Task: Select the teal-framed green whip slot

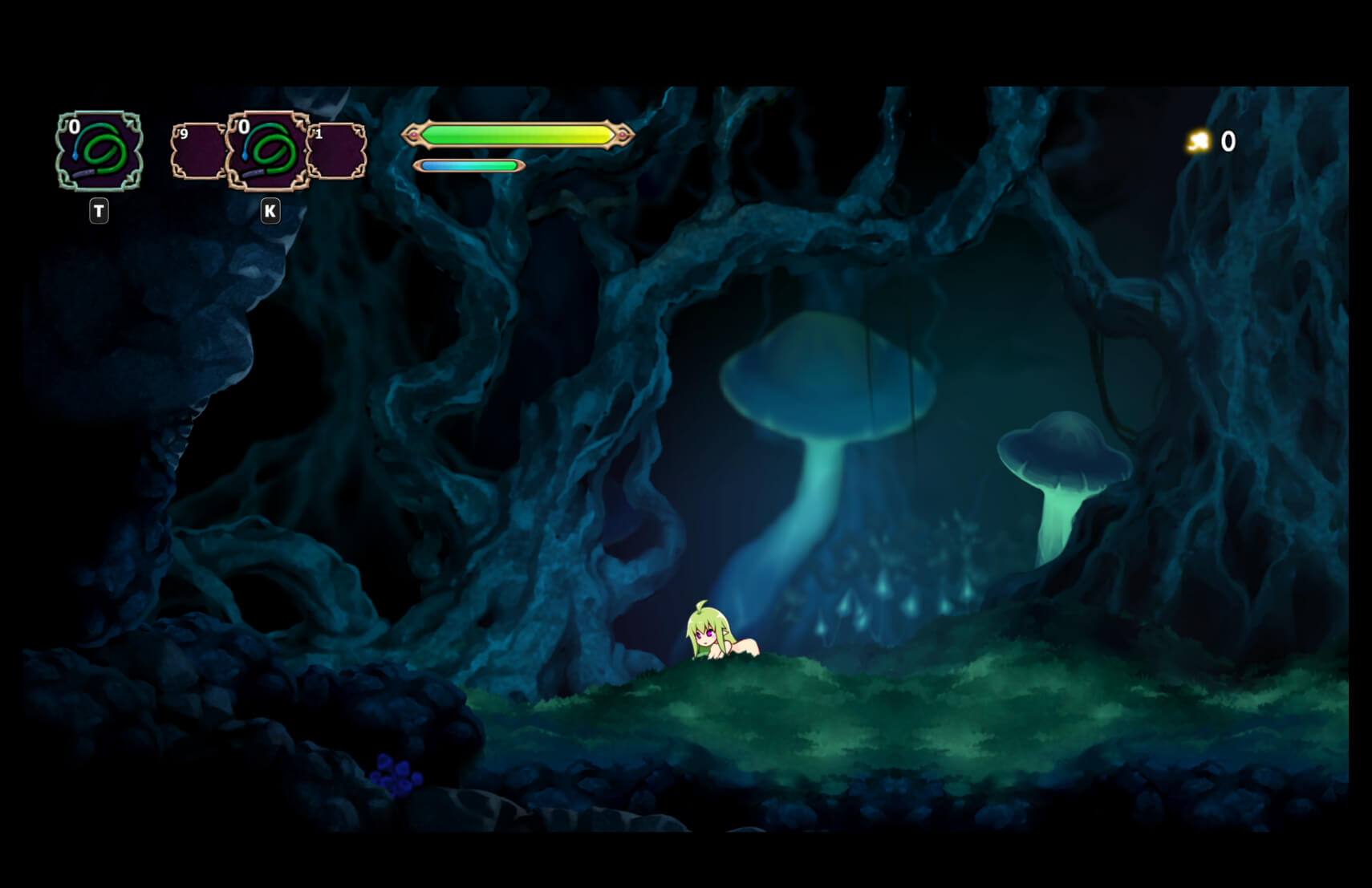Action: point(99,151)
